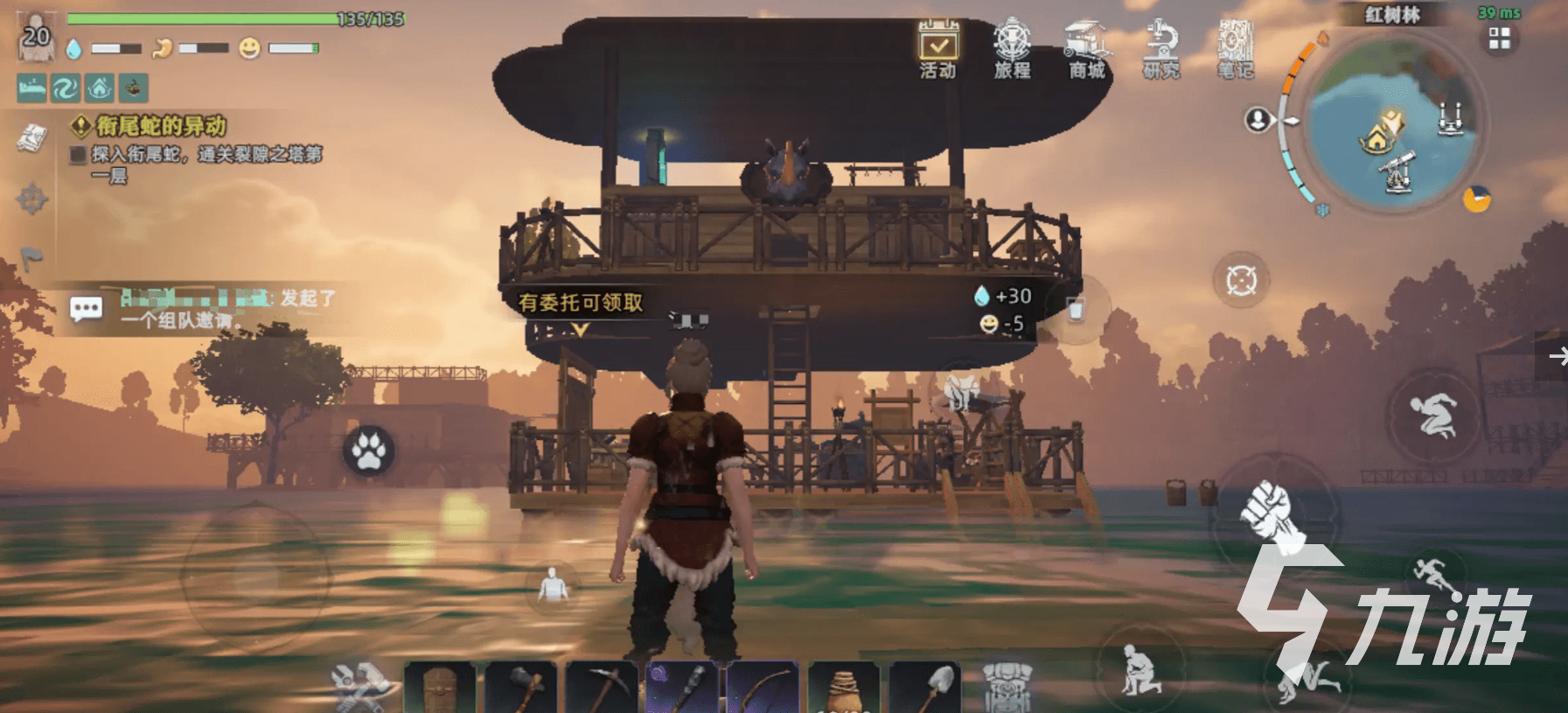Tap the jump action button
1568x713 pixels.
click(x=1432, y=415)
